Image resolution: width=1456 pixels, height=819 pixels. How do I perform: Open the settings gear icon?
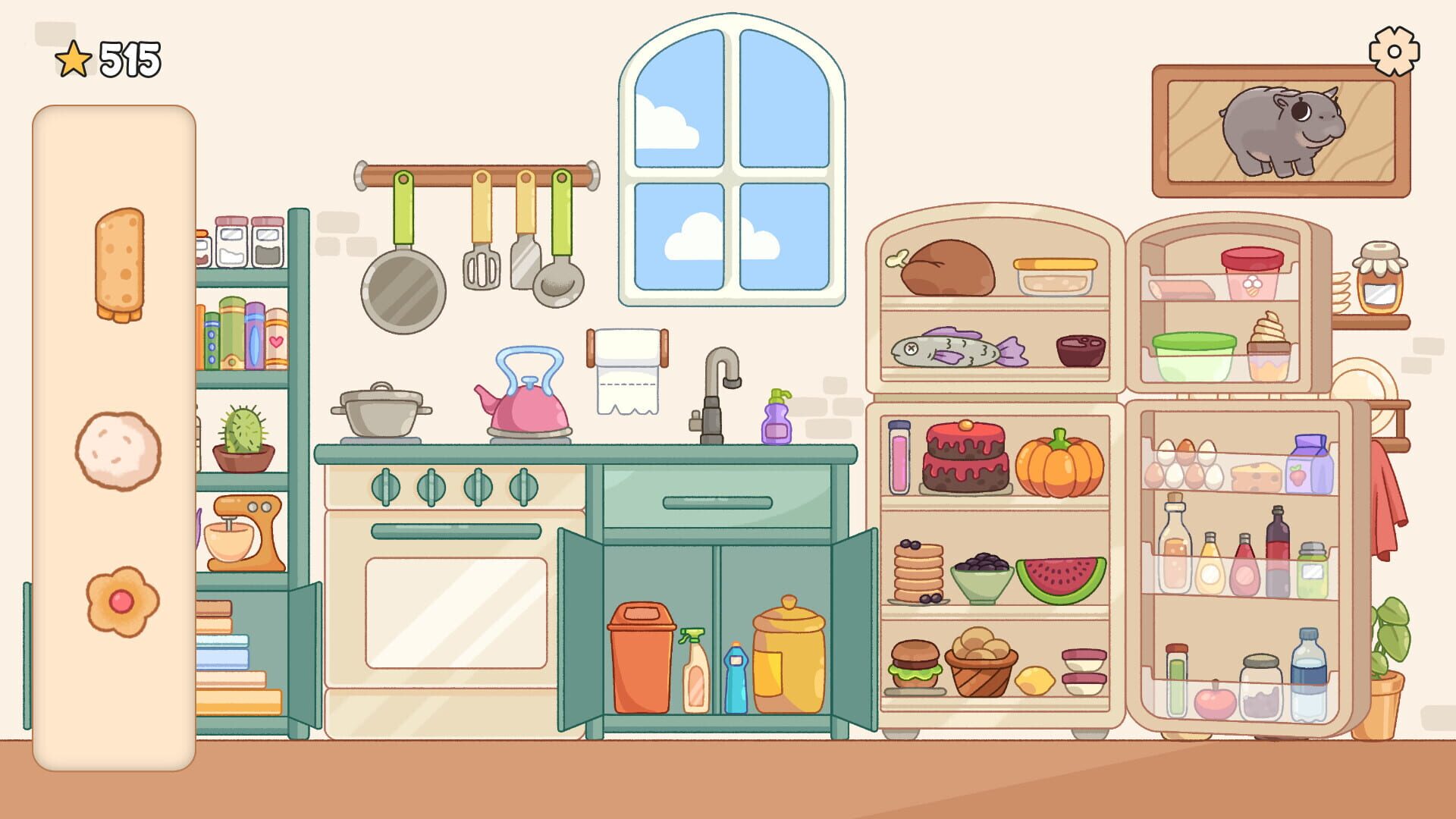pyautogui.click(x=1394, y=52)
